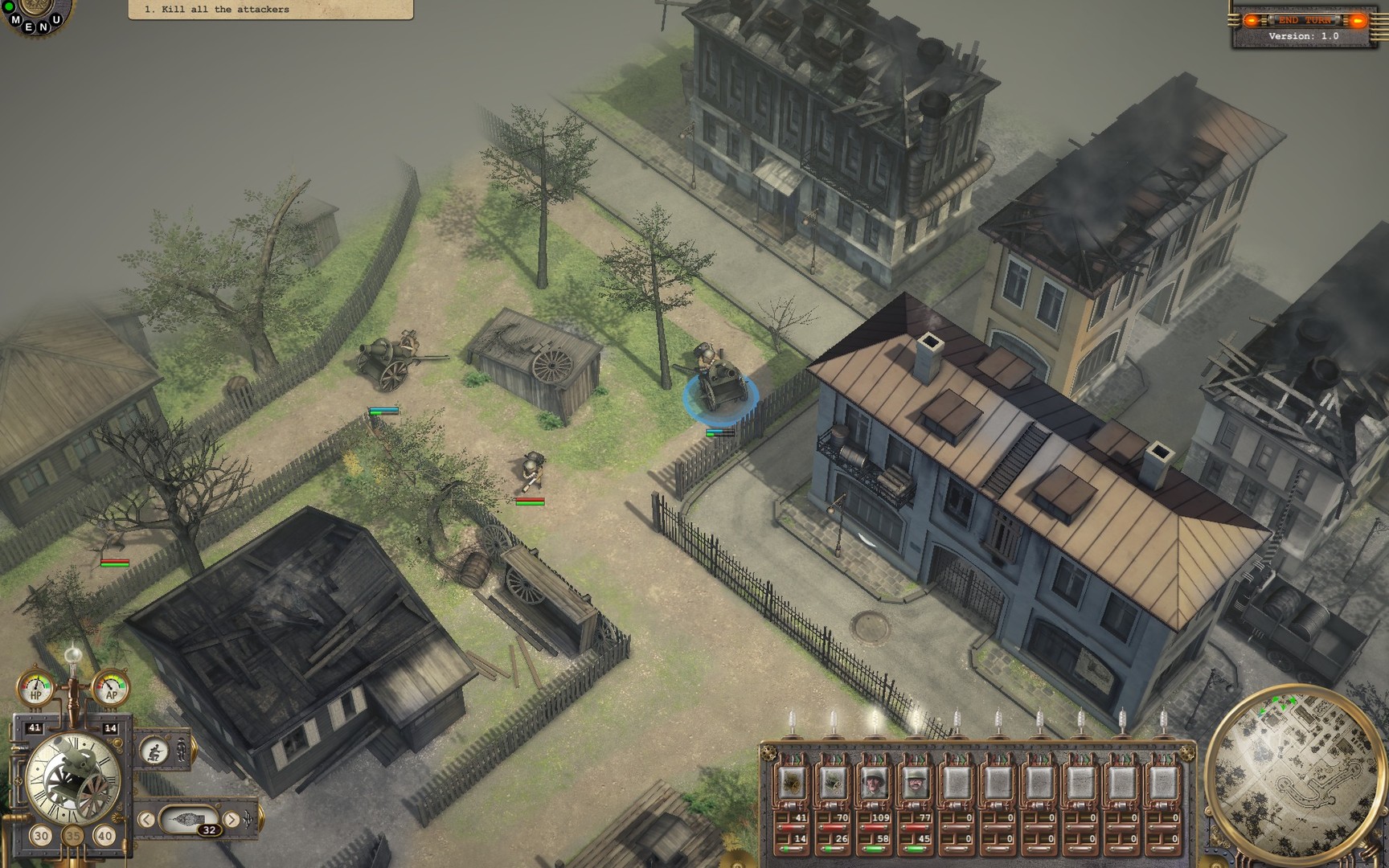This screenshot has height=868, width=1389.
Task: Click the gear emblem on the squad panel
Action: point(768,751)
